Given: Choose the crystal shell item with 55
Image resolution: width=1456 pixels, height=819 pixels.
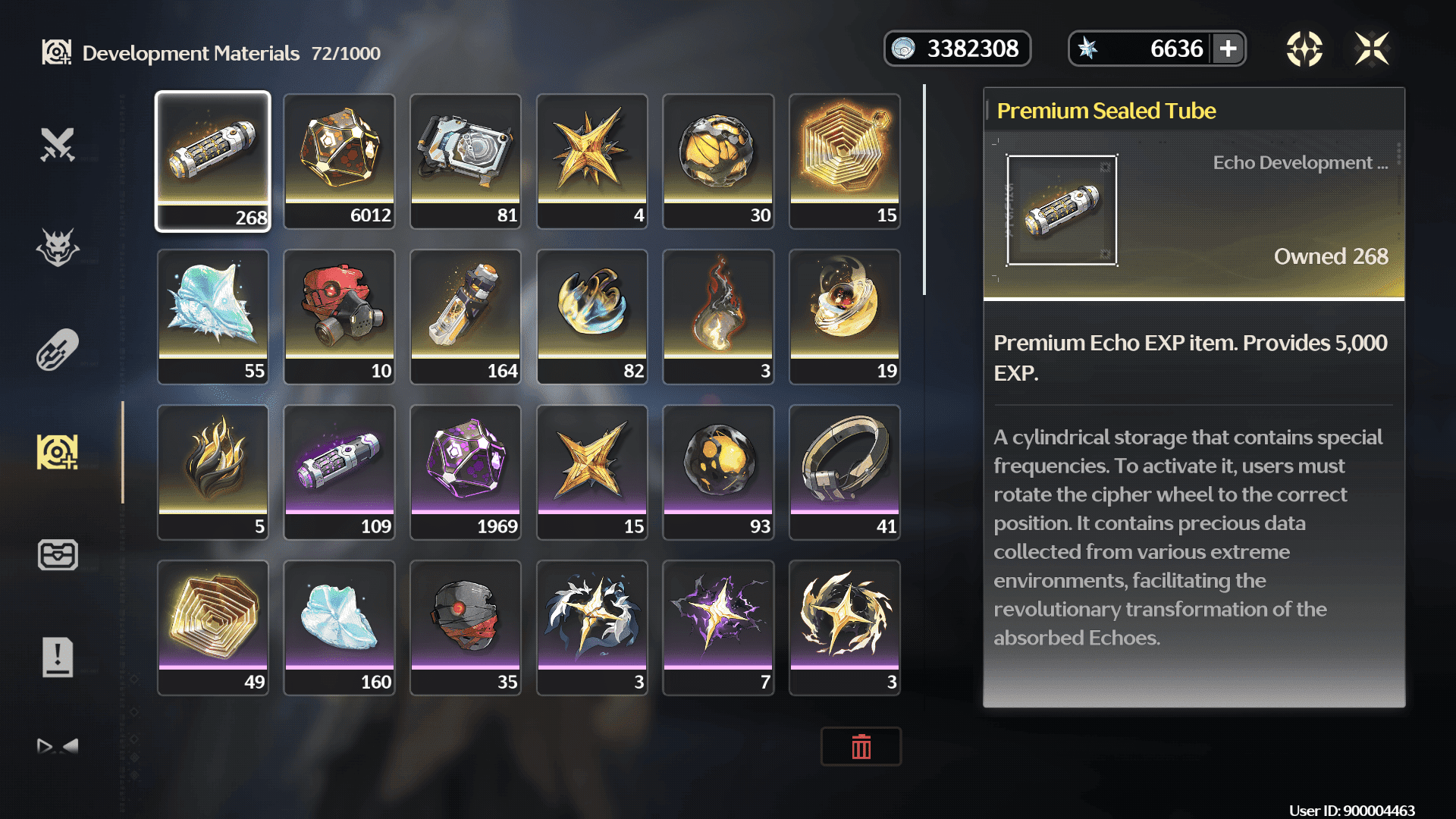Looking at the screenshot, I should (212, 316).
